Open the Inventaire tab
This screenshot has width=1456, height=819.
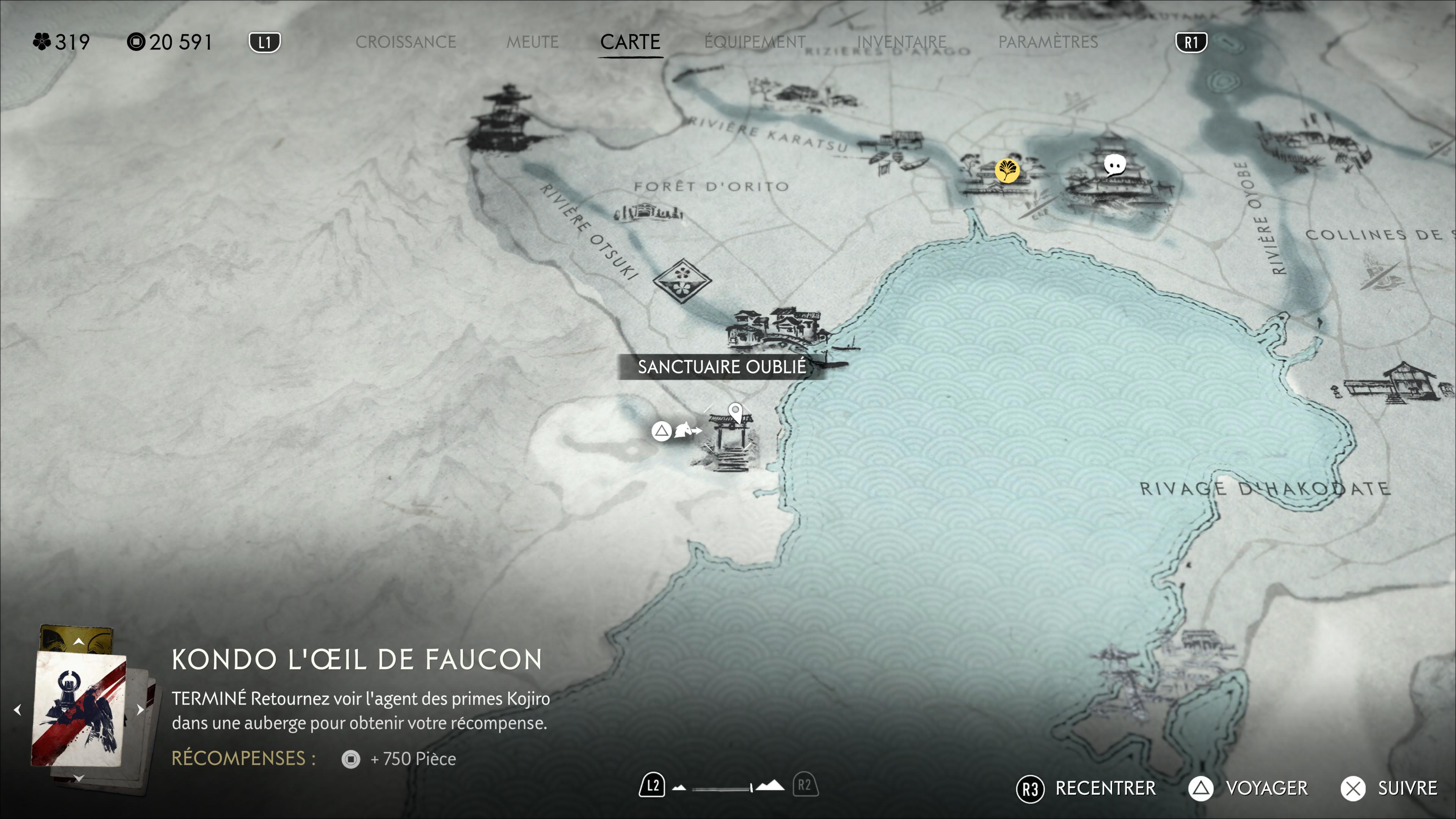[902, 42]
